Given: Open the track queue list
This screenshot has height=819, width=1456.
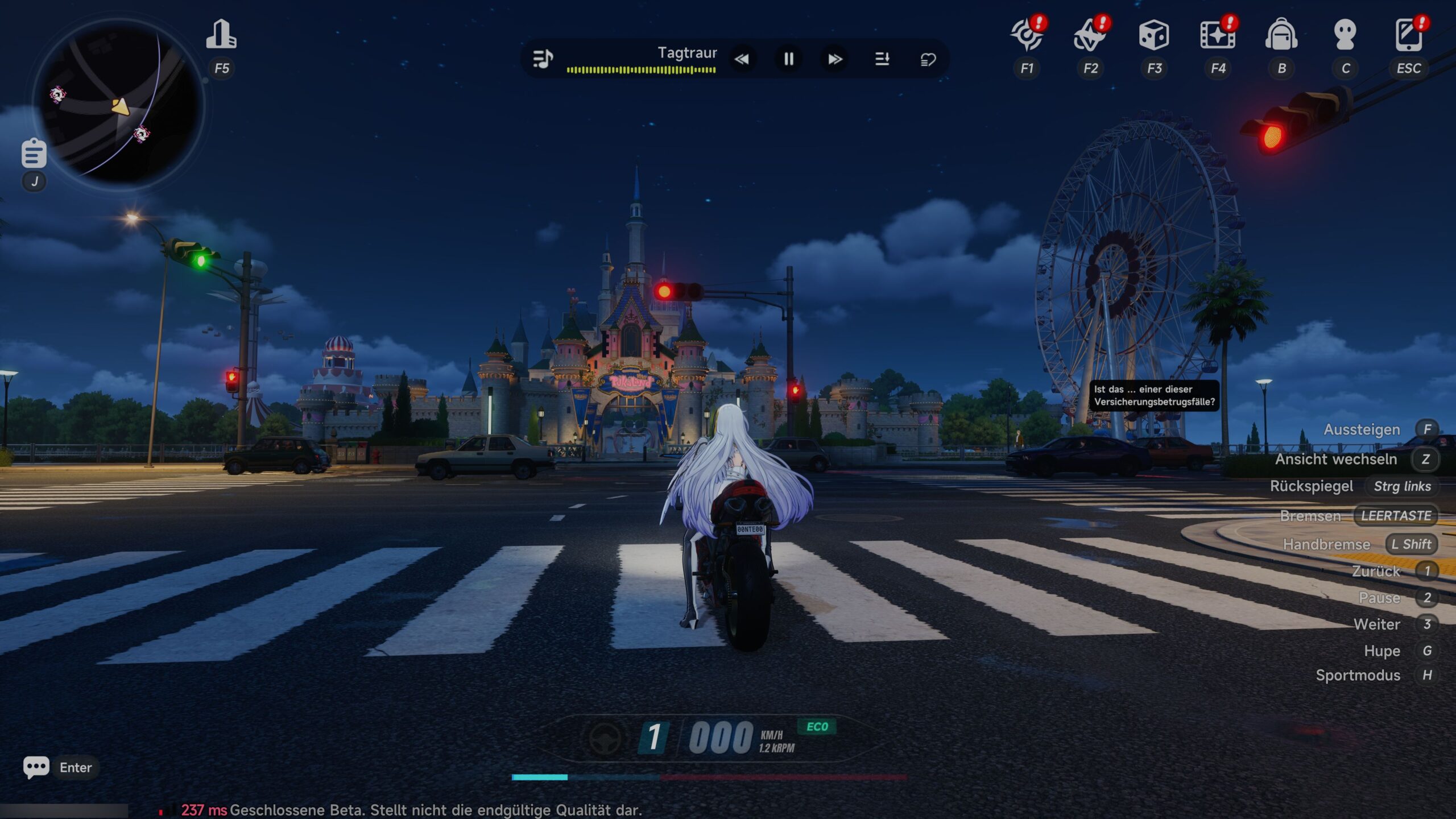Looking at the screenshot, I should pyautogui.click(x=882, y=59).
